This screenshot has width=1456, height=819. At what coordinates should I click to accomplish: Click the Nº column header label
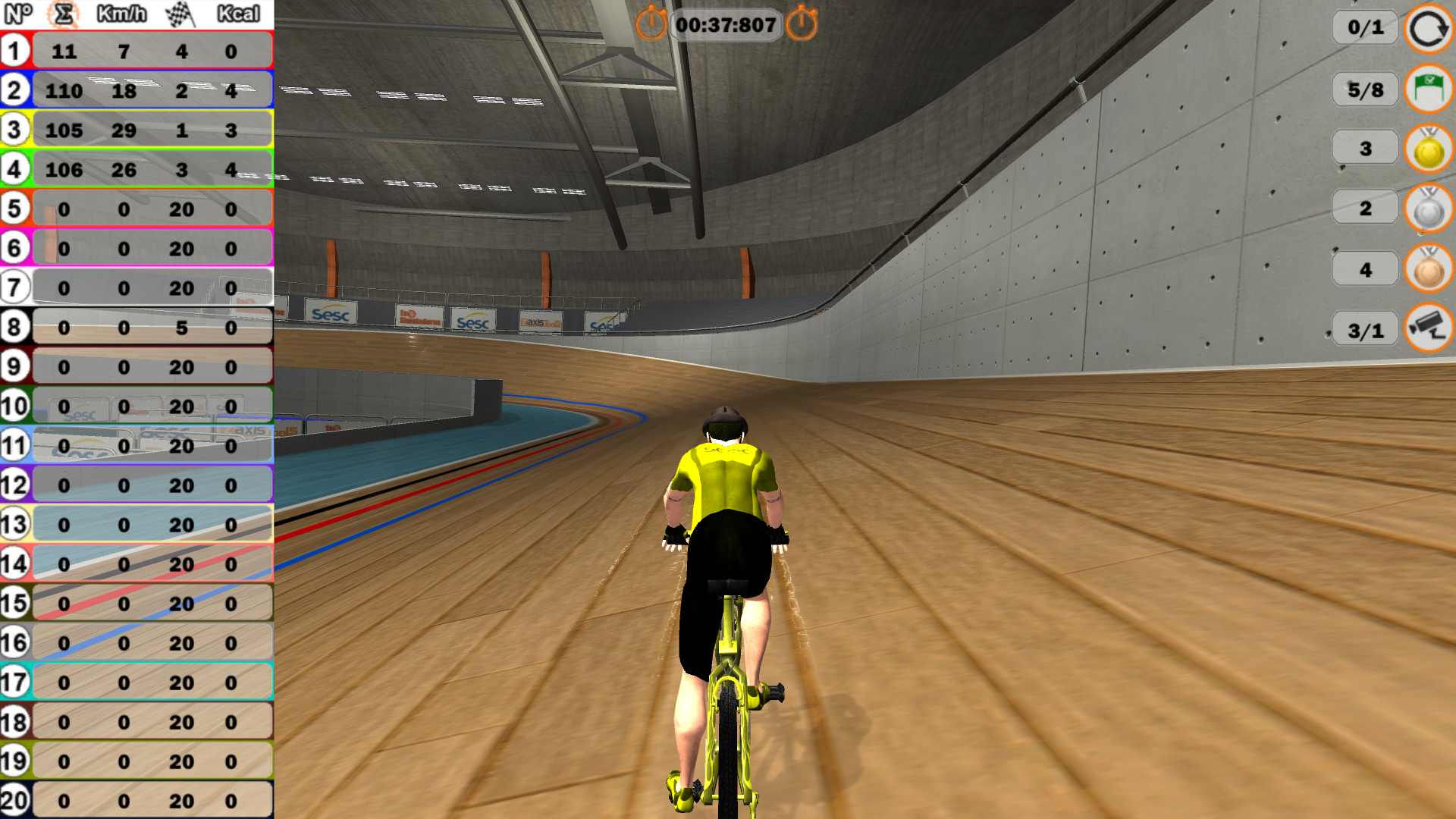tap(17, 13)
